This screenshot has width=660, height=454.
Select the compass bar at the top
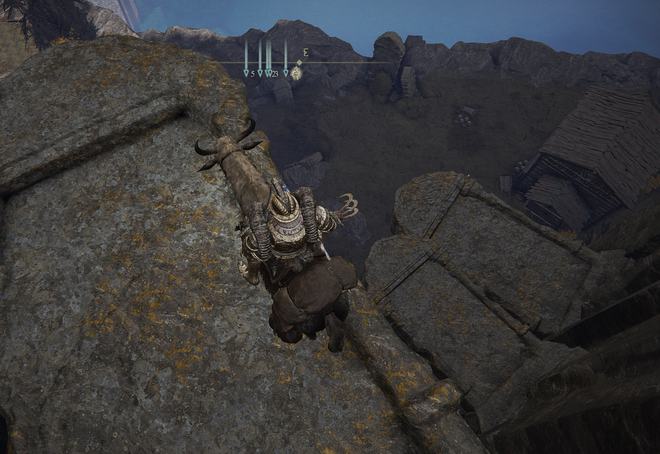(300, 62)
